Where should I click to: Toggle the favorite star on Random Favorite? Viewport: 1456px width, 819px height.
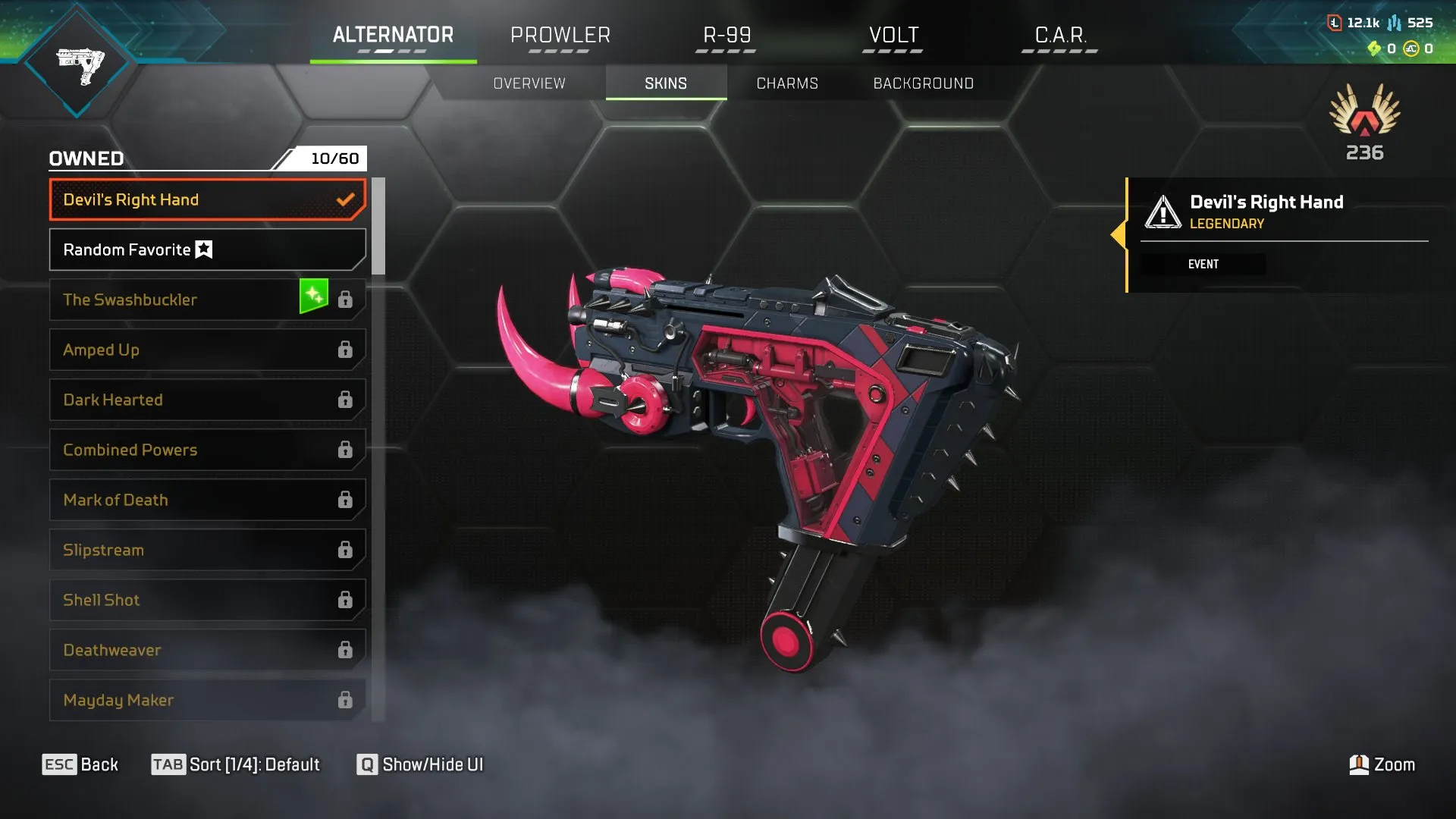(205, 249)
